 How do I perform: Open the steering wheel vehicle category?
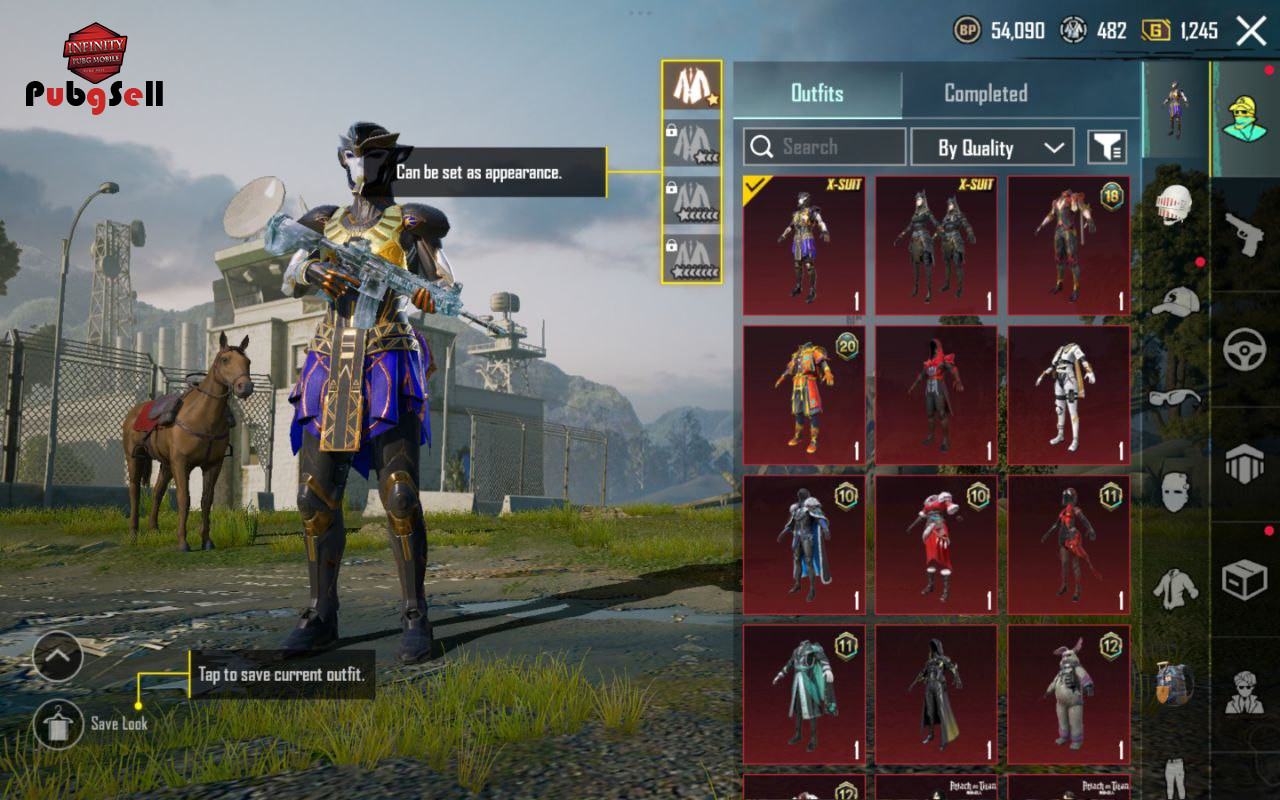coord(1244,350)
